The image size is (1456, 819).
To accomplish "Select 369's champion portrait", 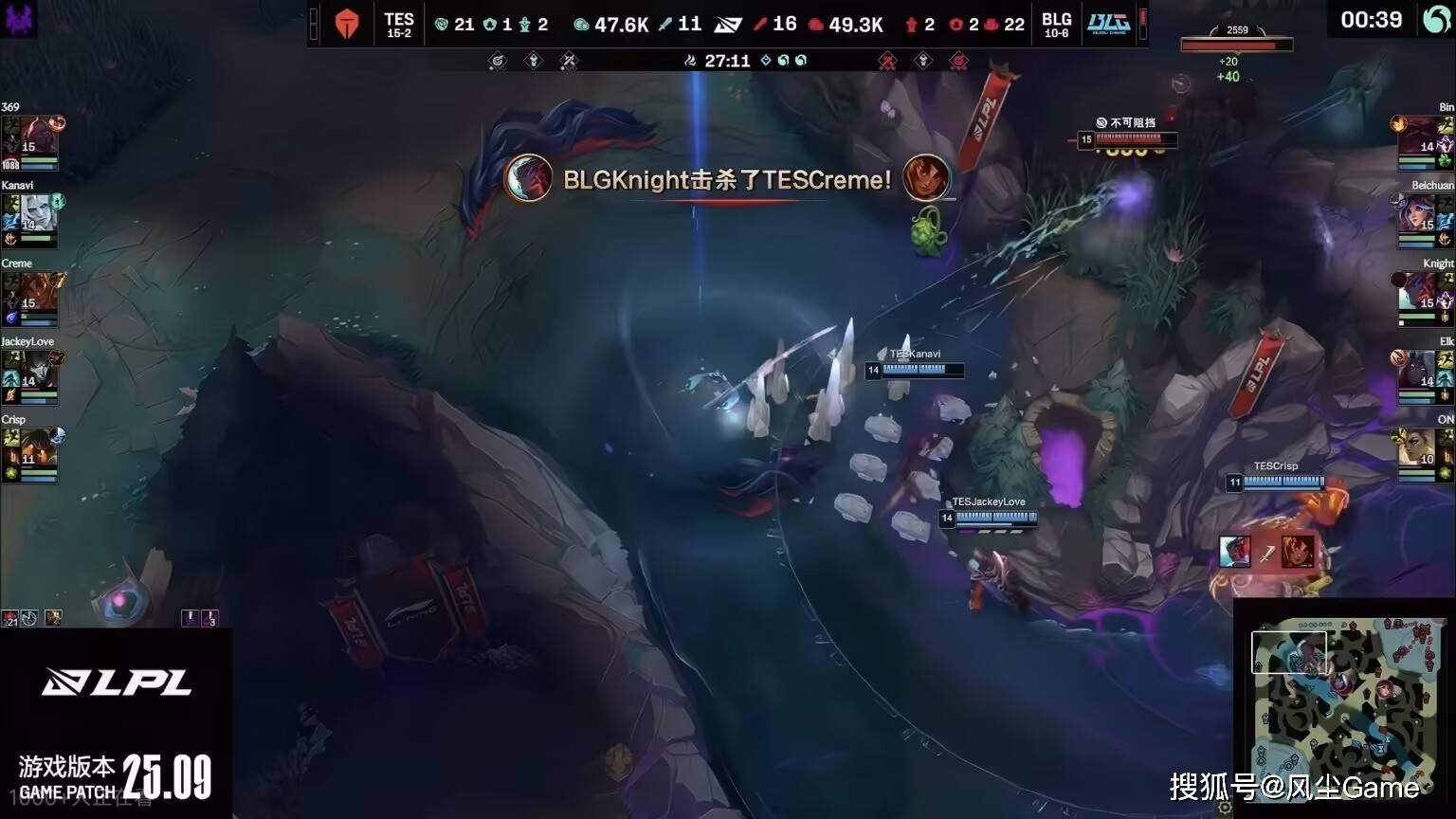I will pyautogui.click(x=38, y=138).
